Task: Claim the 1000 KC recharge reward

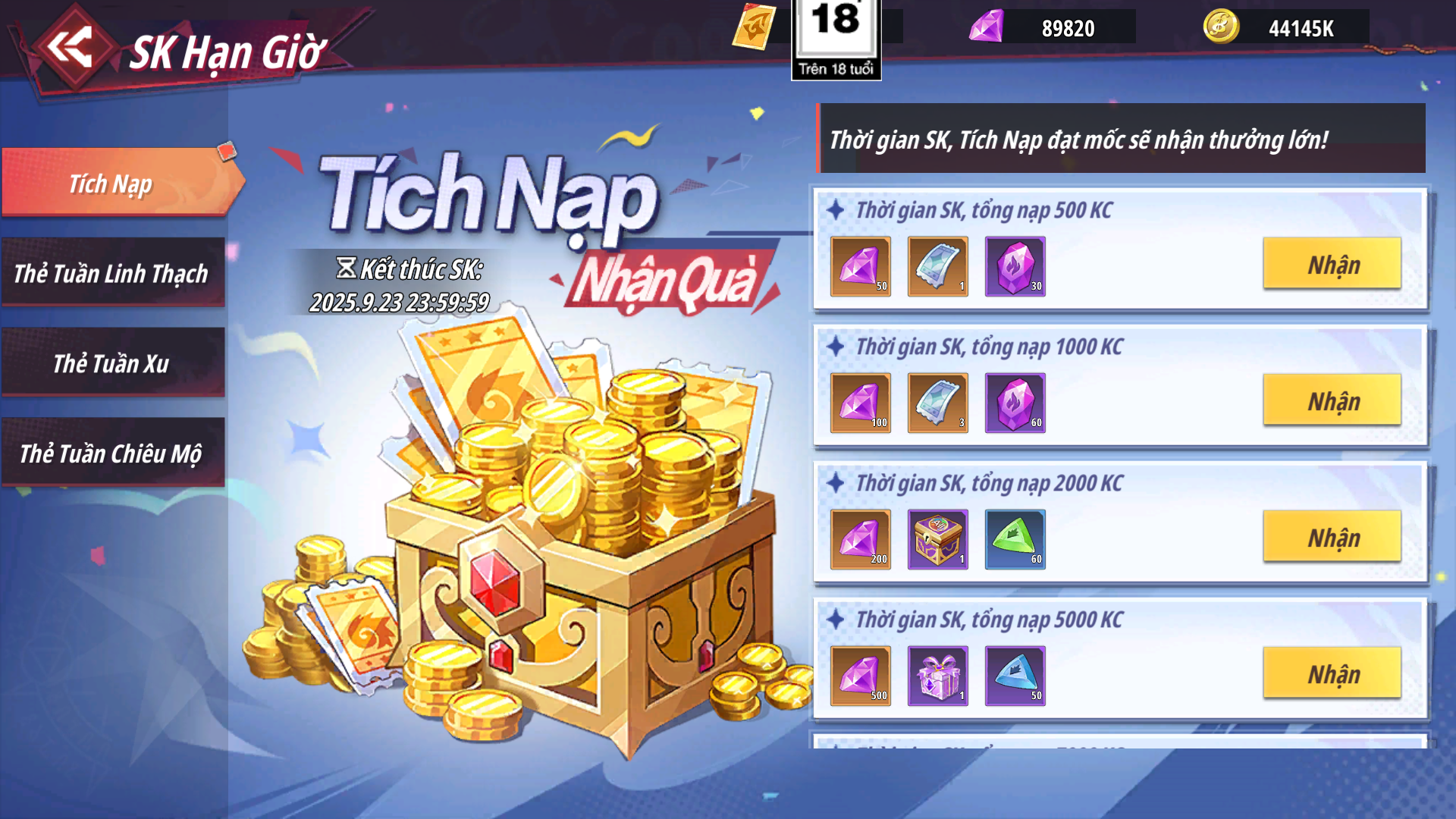Action: pos(1332,400)
